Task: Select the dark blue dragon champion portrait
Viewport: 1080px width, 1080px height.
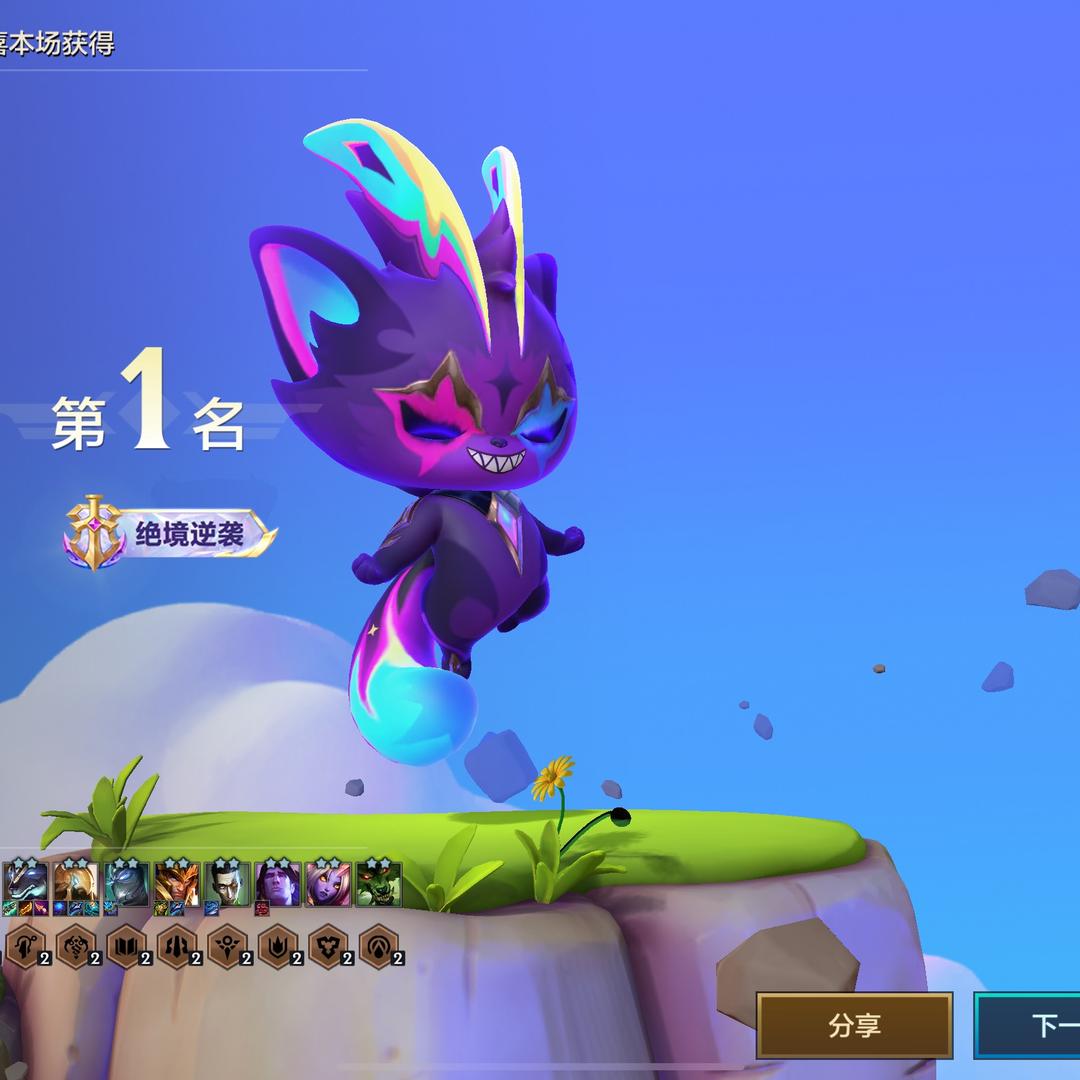Action: point(25,883)
